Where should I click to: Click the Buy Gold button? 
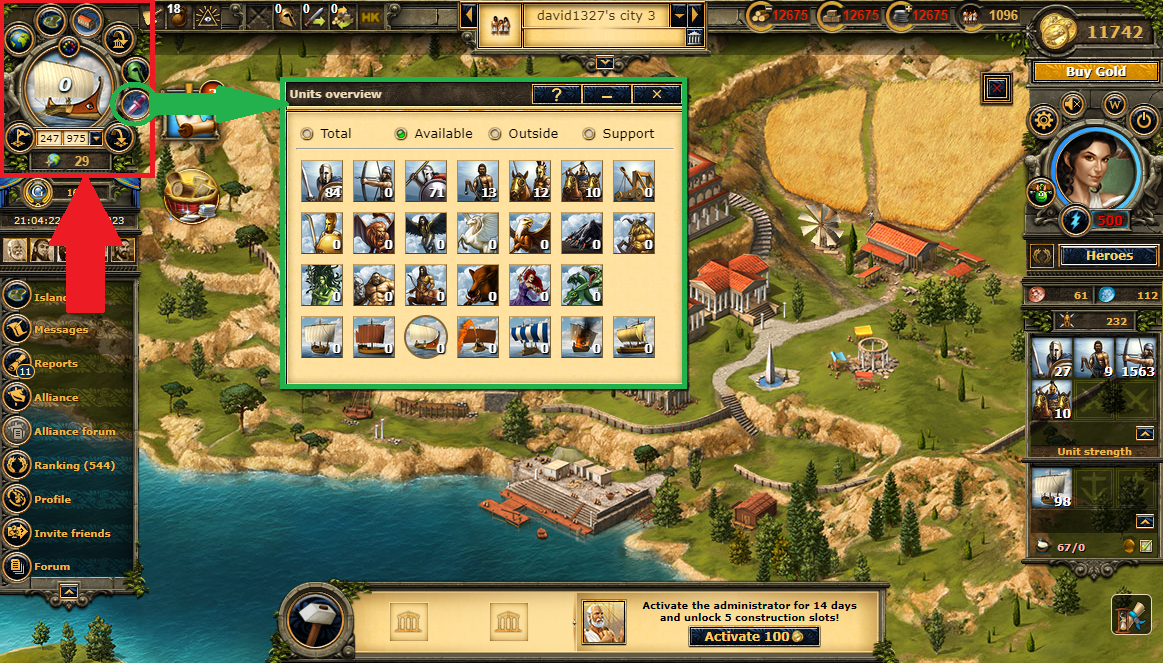tap(1095, 72)
